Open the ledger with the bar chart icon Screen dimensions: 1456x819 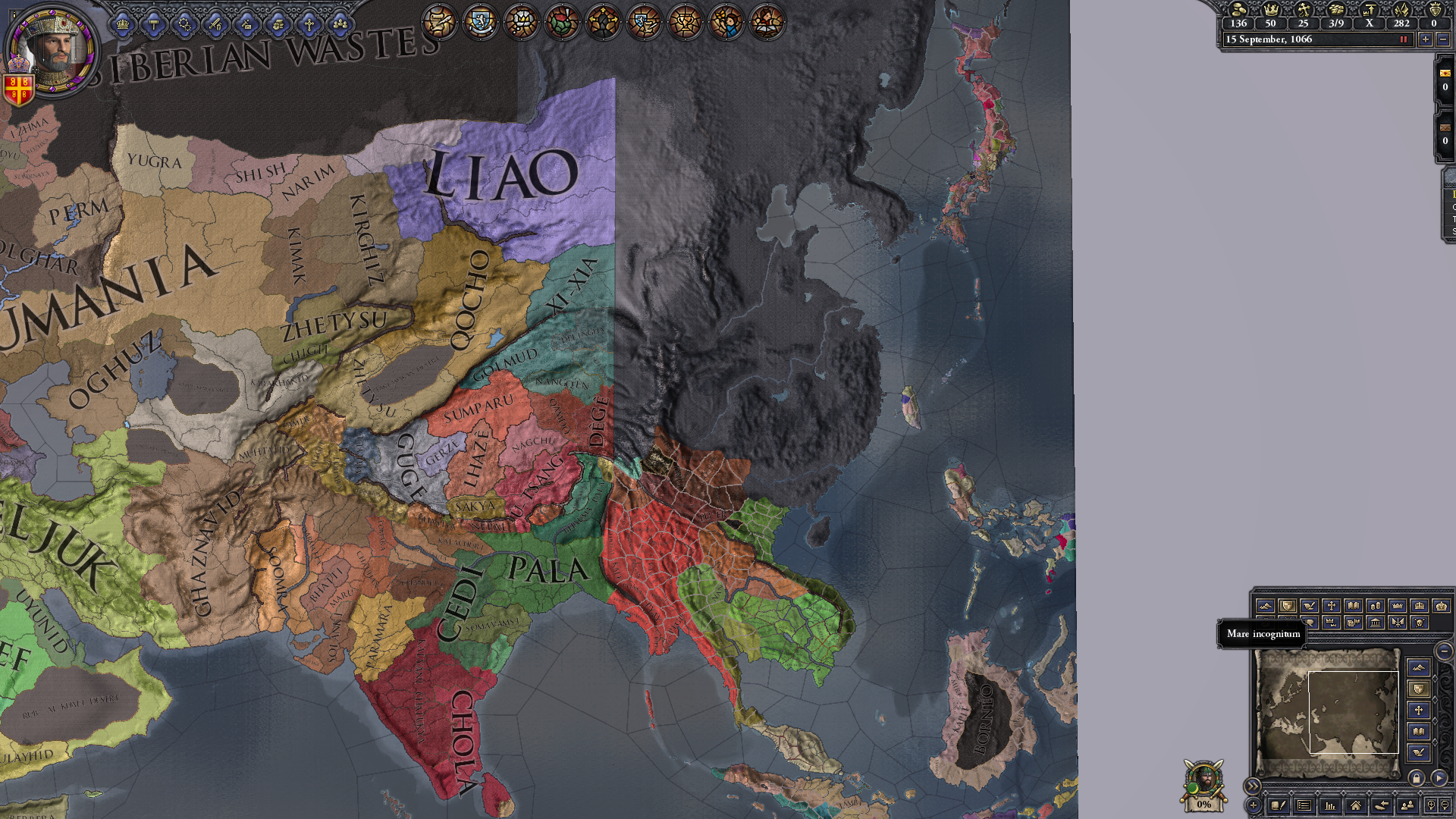point(1330,805)
